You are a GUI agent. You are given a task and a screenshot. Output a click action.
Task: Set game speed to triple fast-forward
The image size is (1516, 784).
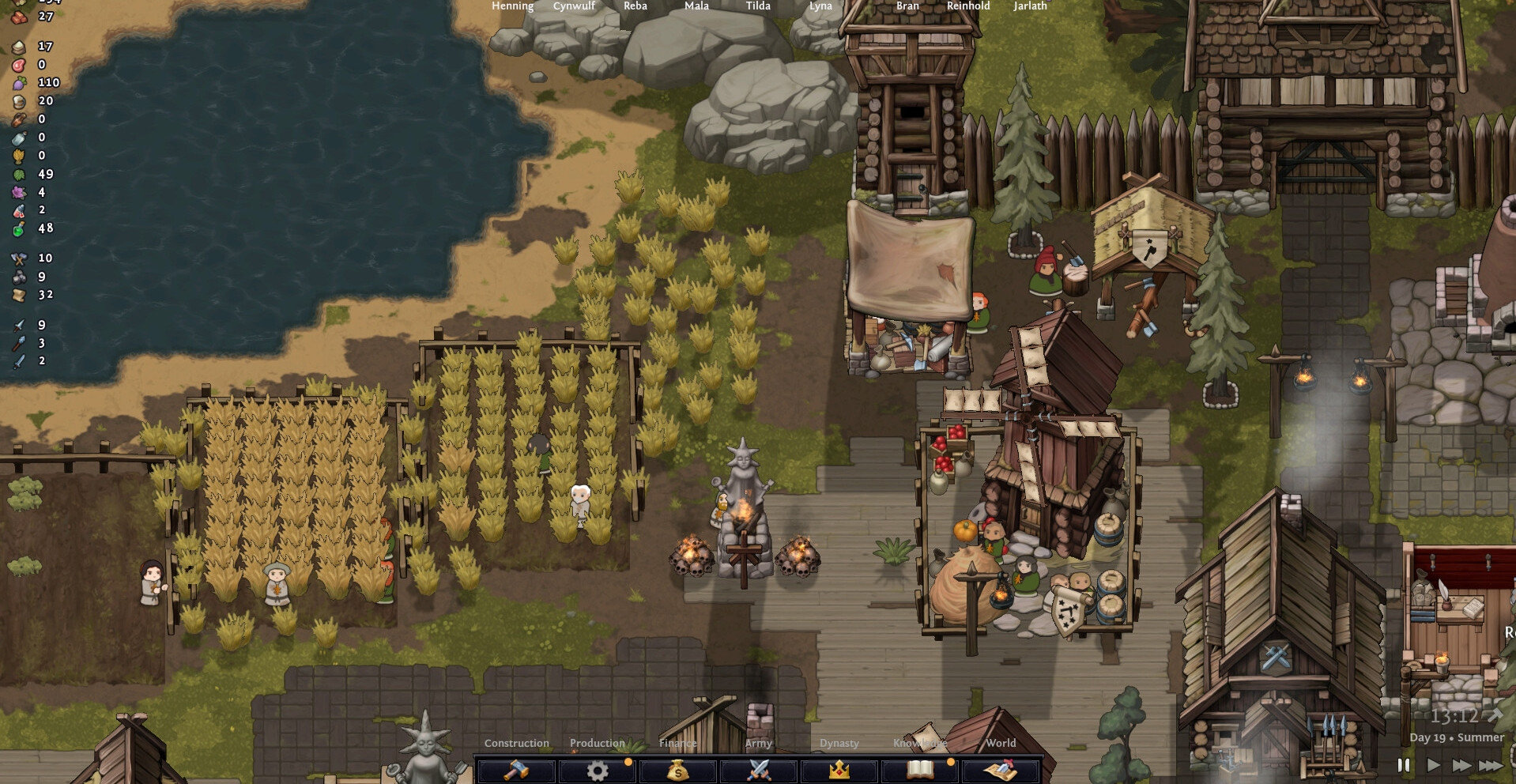pyautogui.click(x=1491, y=765)
